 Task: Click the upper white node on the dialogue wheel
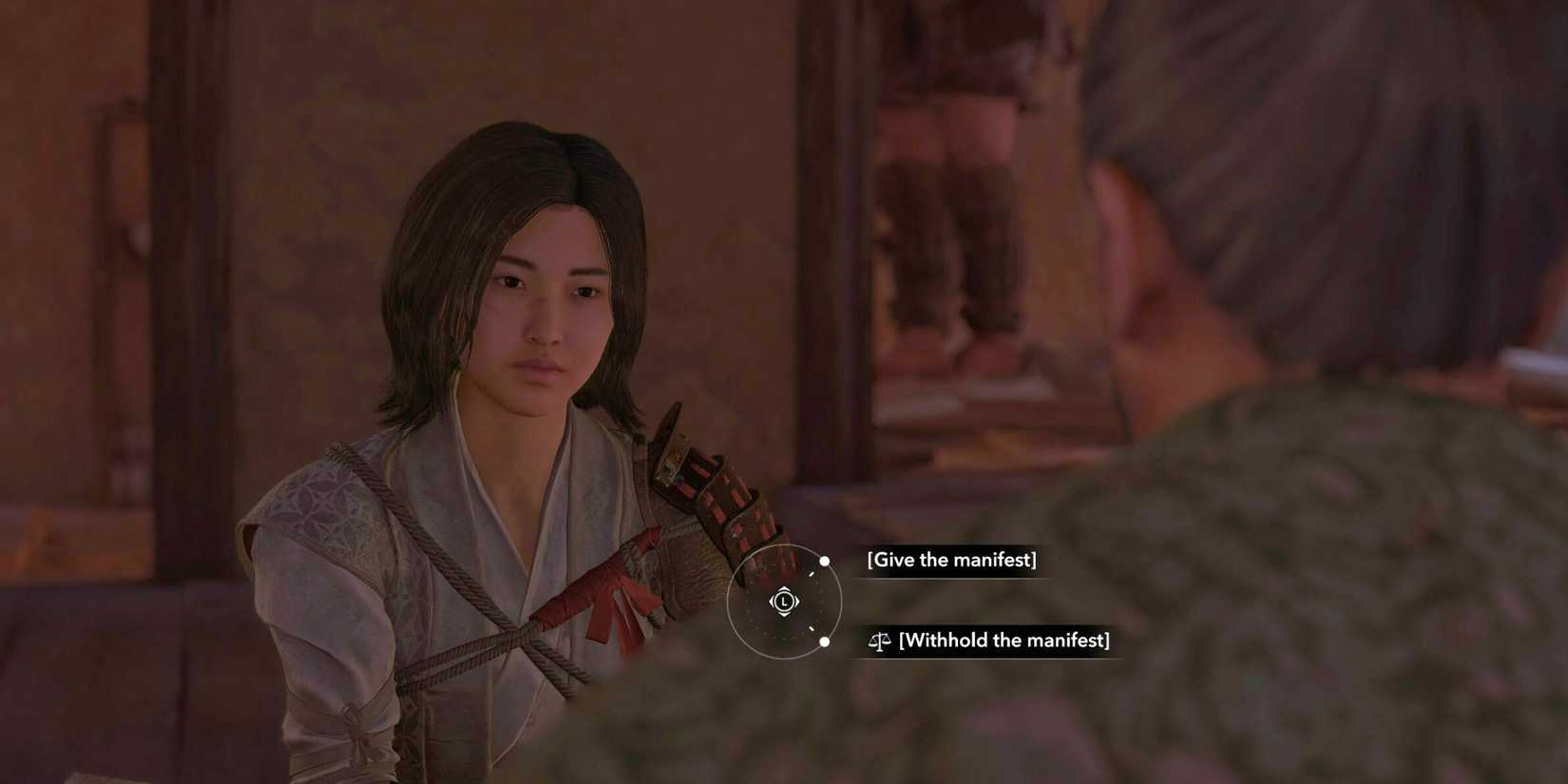point(825,561)
